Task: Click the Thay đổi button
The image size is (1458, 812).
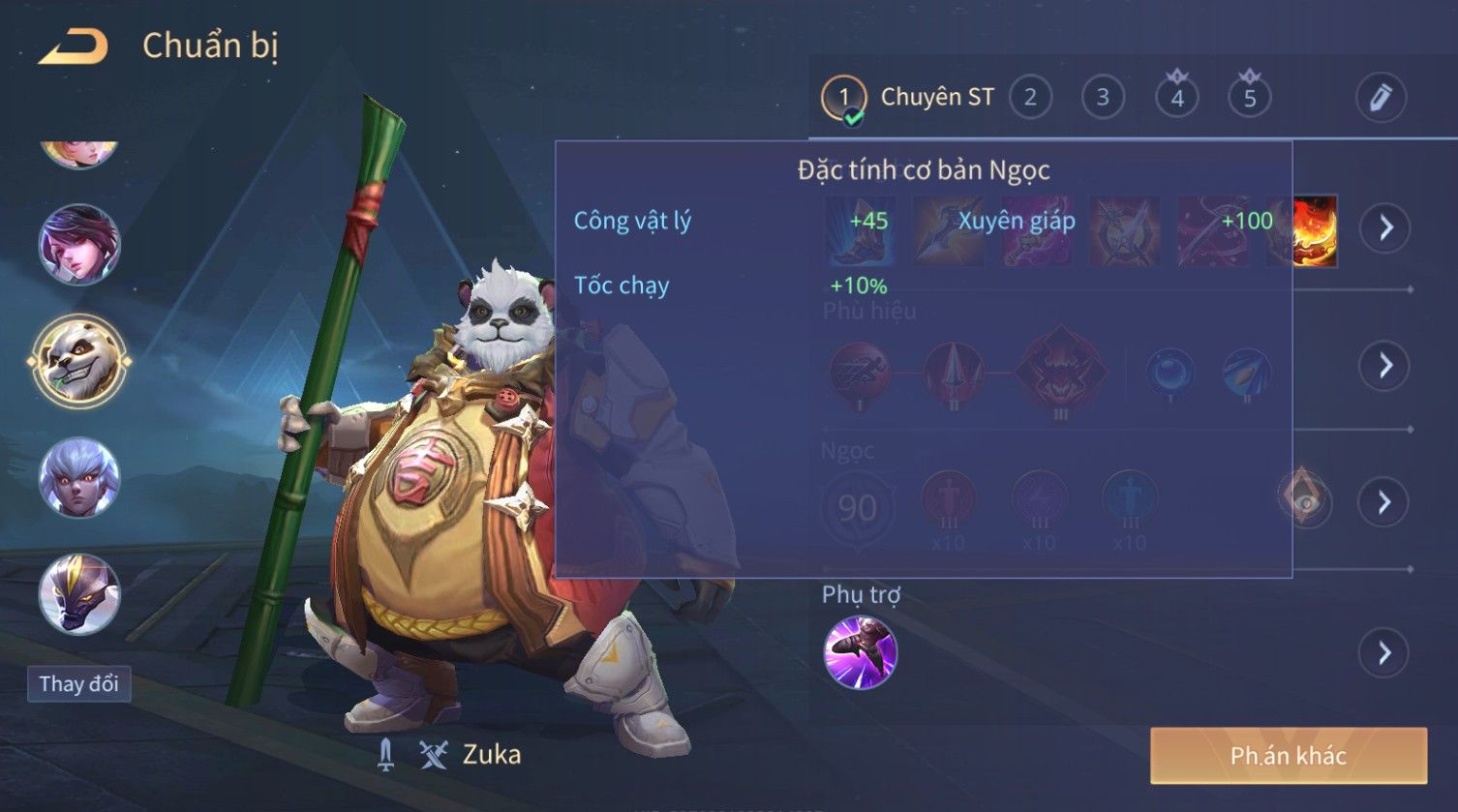Action: point(78,684)
